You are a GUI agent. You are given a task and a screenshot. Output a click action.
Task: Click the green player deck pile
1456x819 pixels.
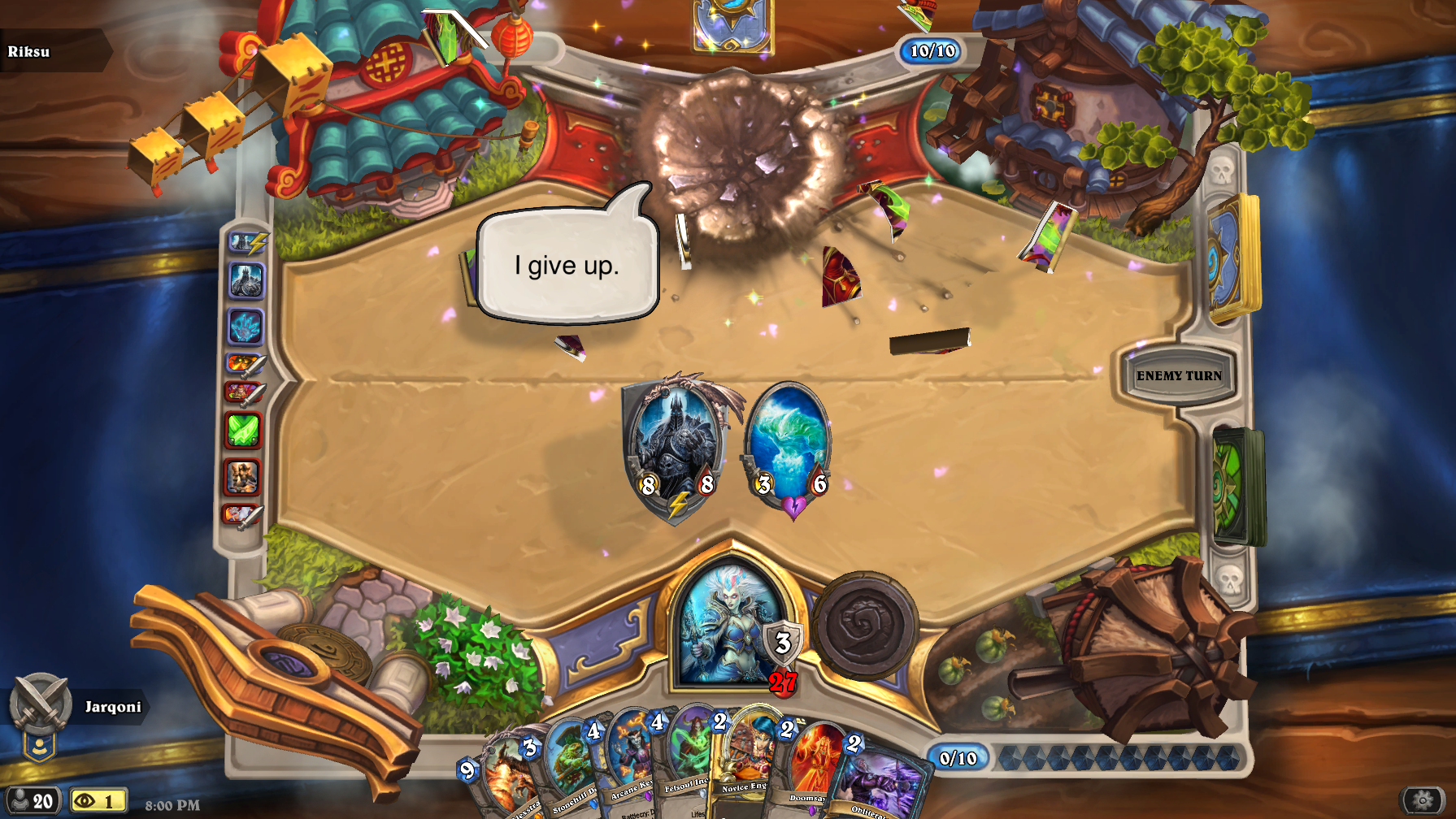[1237, 486]
